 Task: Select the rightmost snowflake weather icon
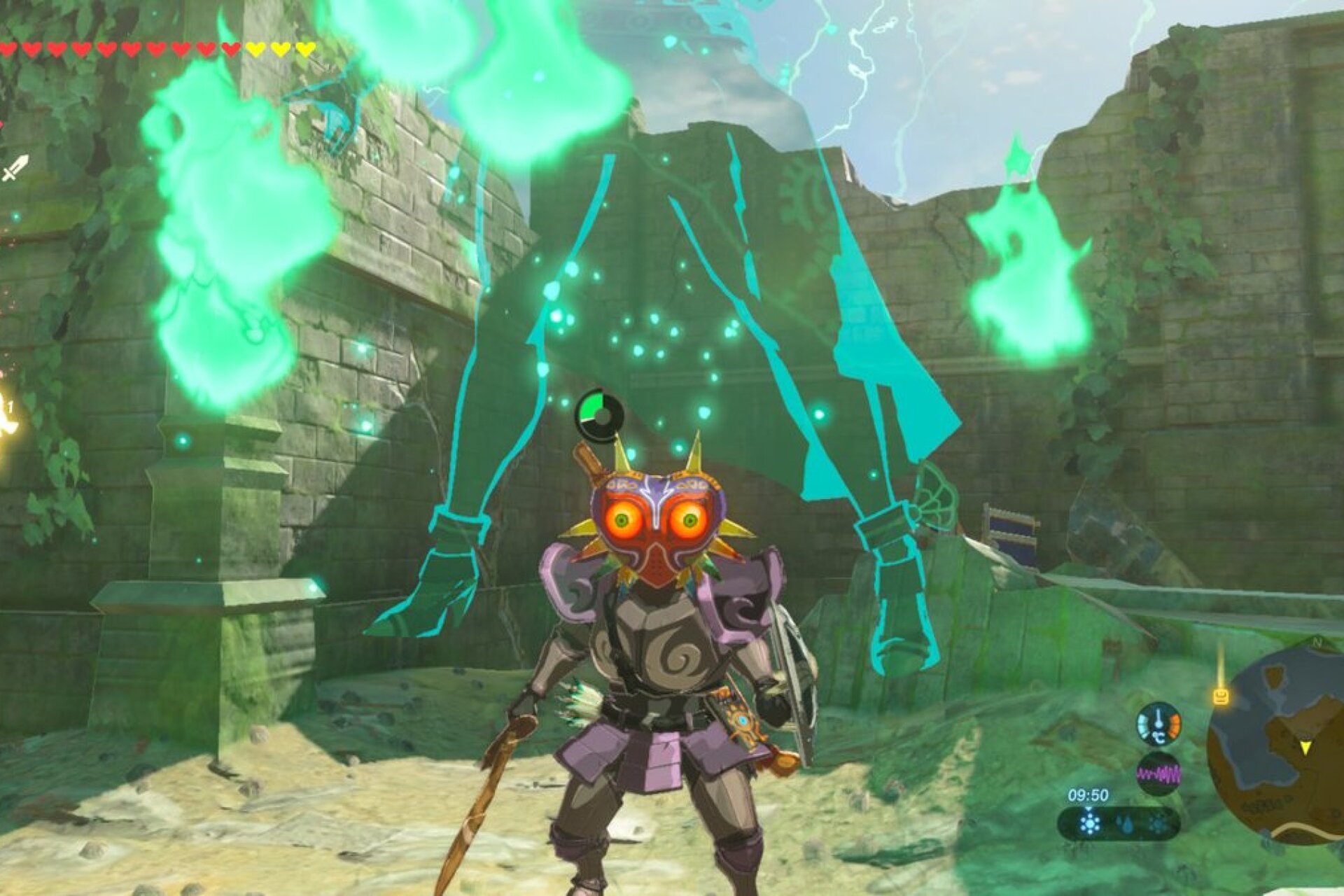point(1158,823)
